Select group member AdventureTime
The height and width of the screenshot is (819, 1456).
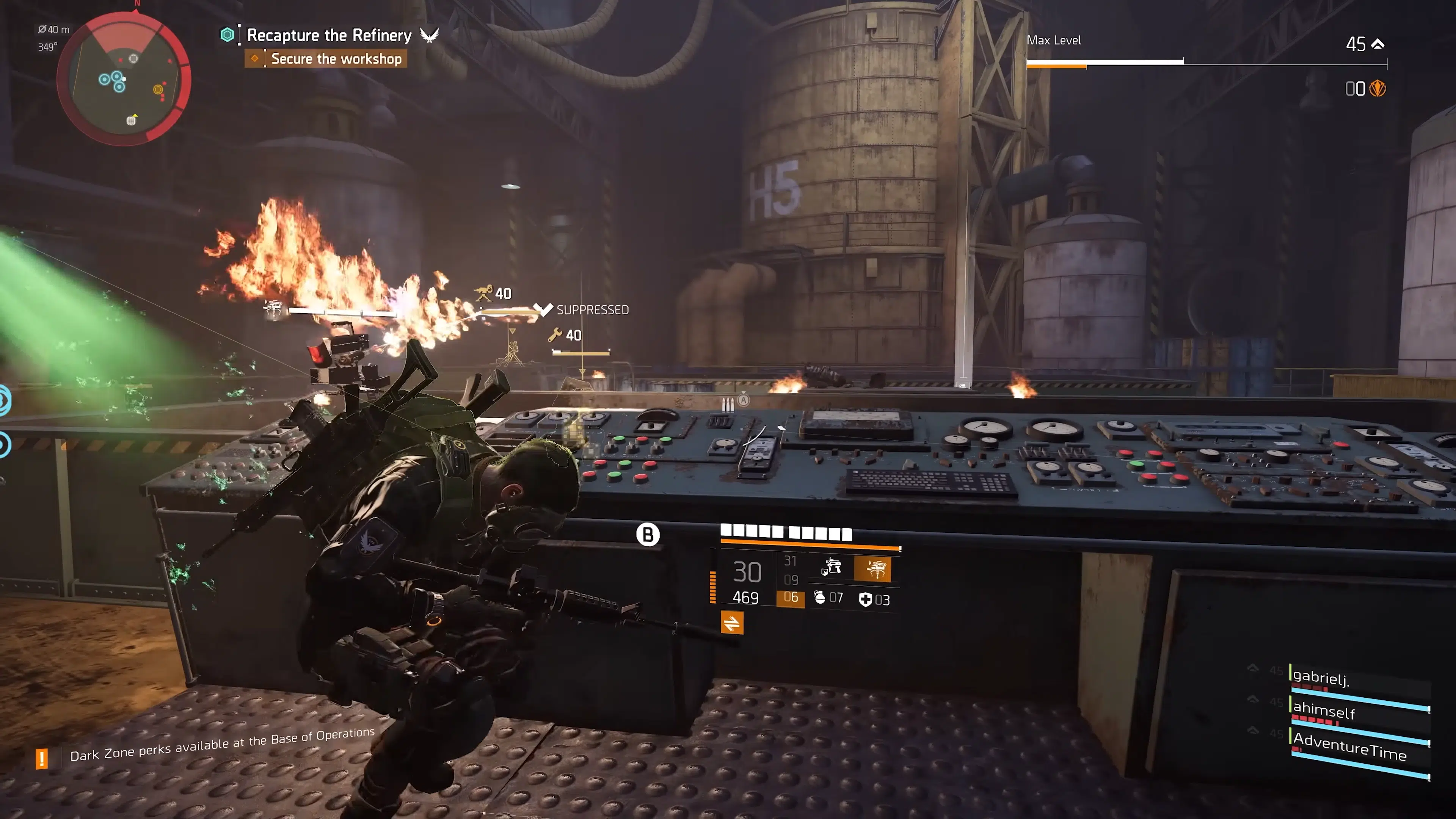pyautogui.click(x=1349, y=746)
